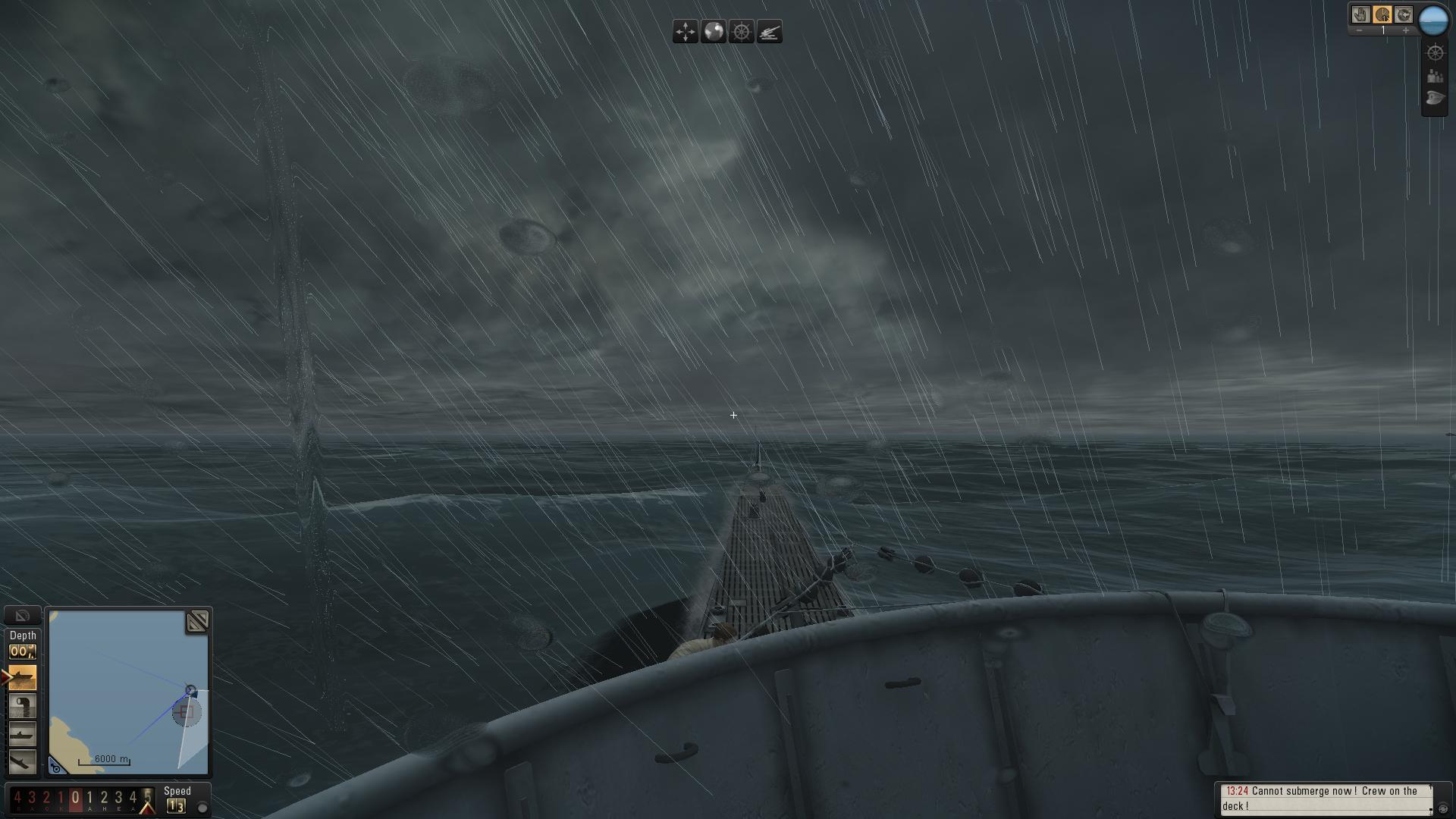Viewport: 1456px width, 819px height.
Task: Order snorkel depth with the pipe icon
Action: pos(22,705)
